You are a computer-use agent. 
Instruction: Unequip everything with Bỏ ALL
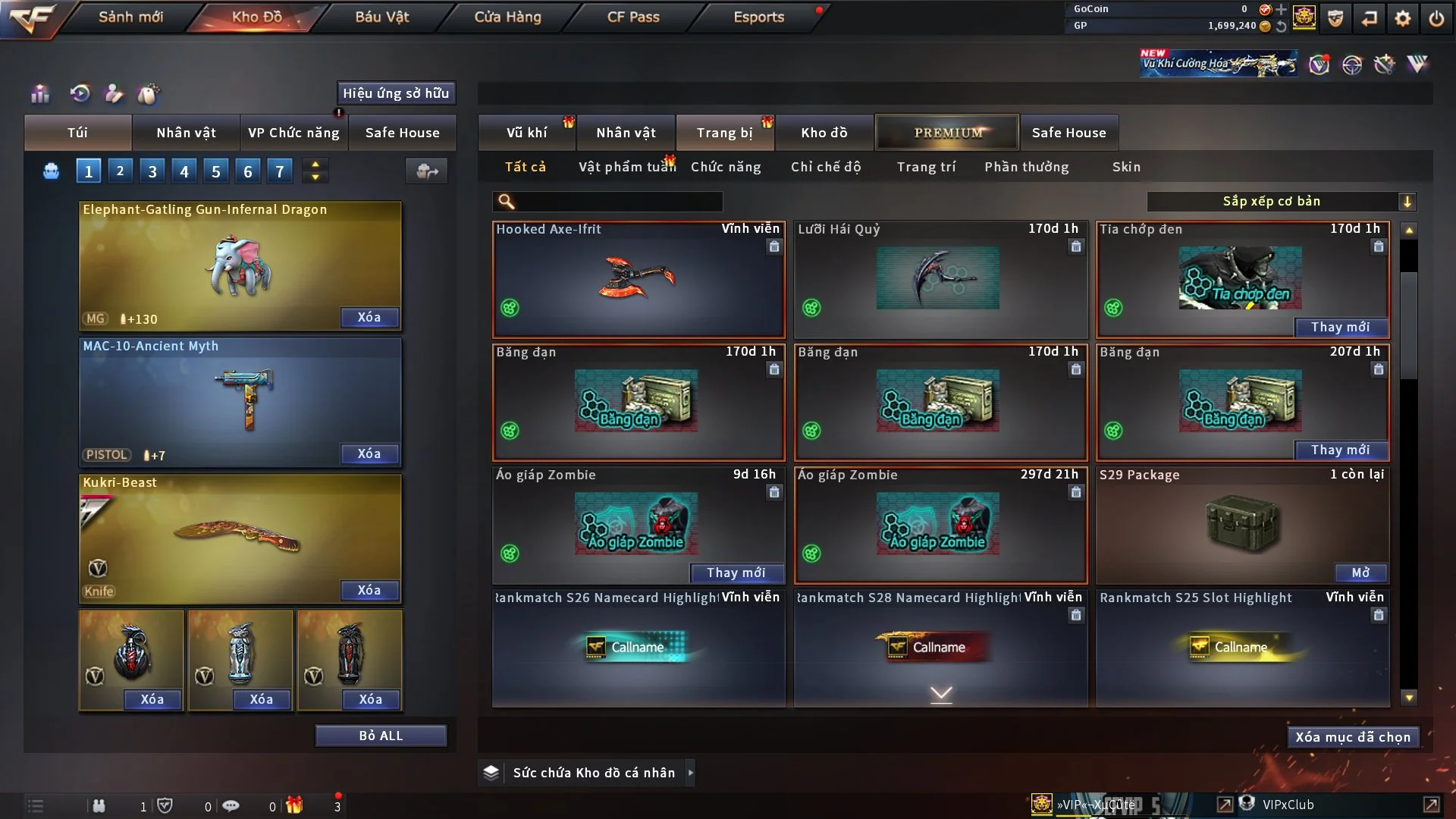pos(381,736)
